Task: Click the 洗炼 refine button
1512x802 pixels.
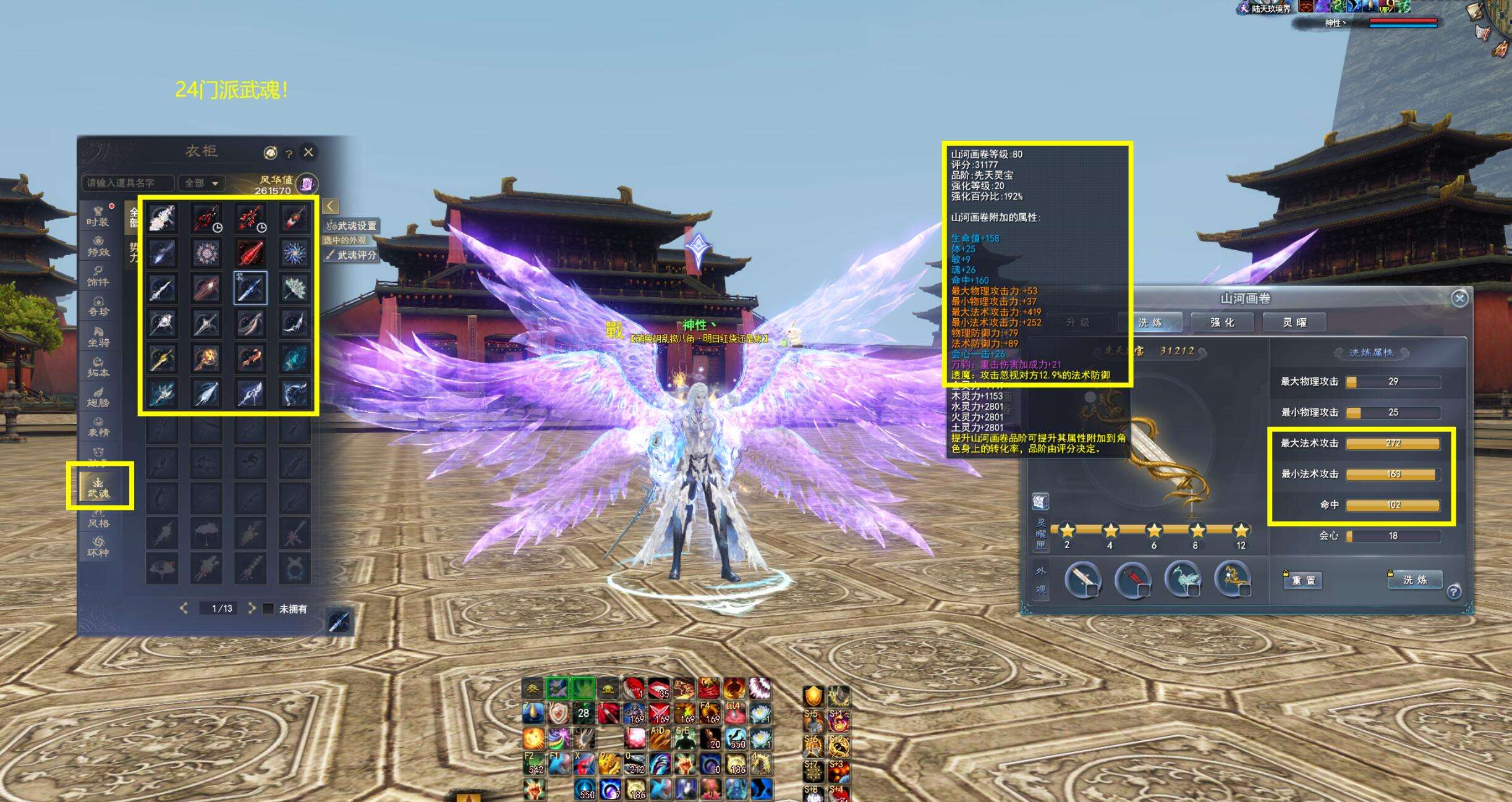Action: 1415,580
